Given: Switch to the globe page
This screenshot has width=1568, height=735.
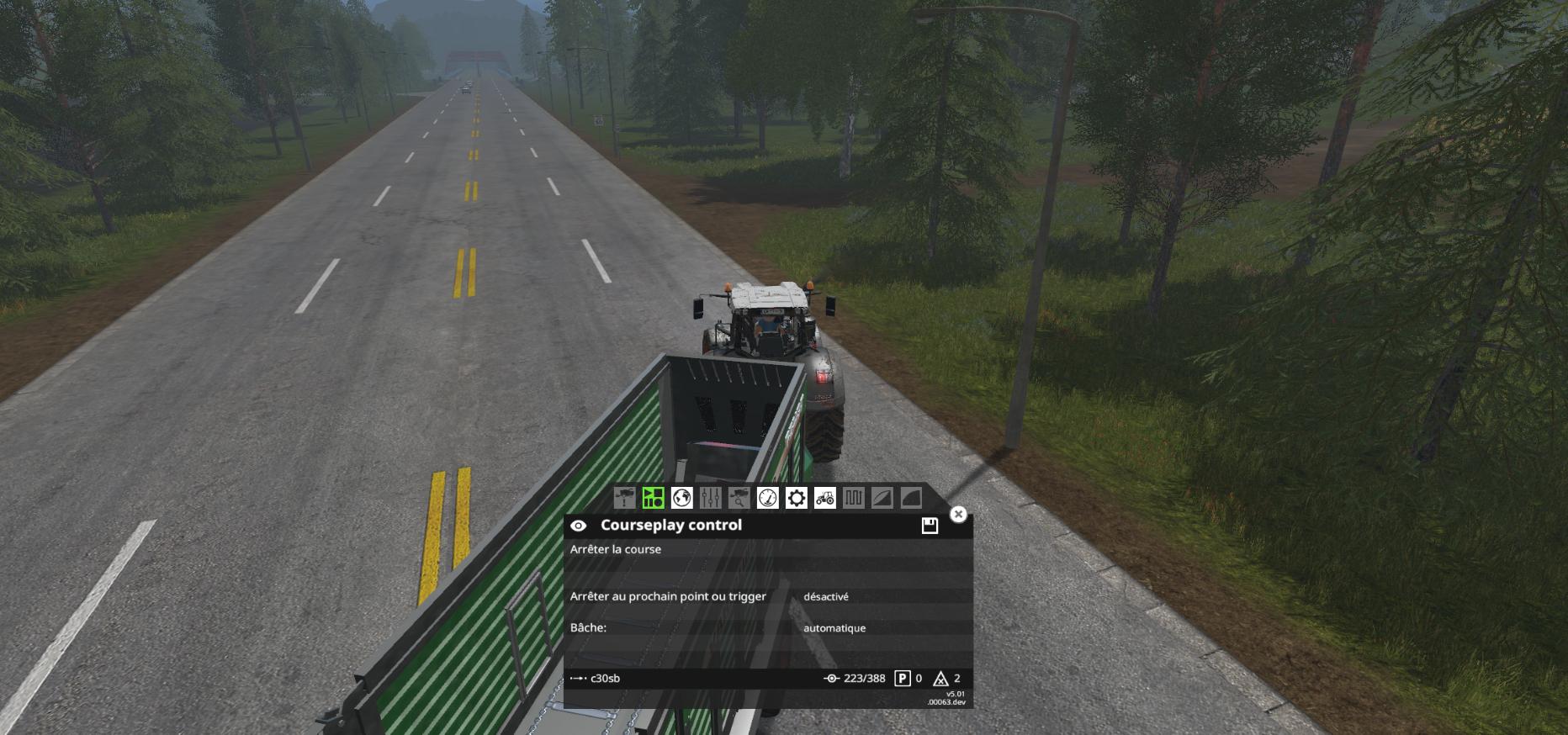Looking at the screenshot, I should point(681,498).
